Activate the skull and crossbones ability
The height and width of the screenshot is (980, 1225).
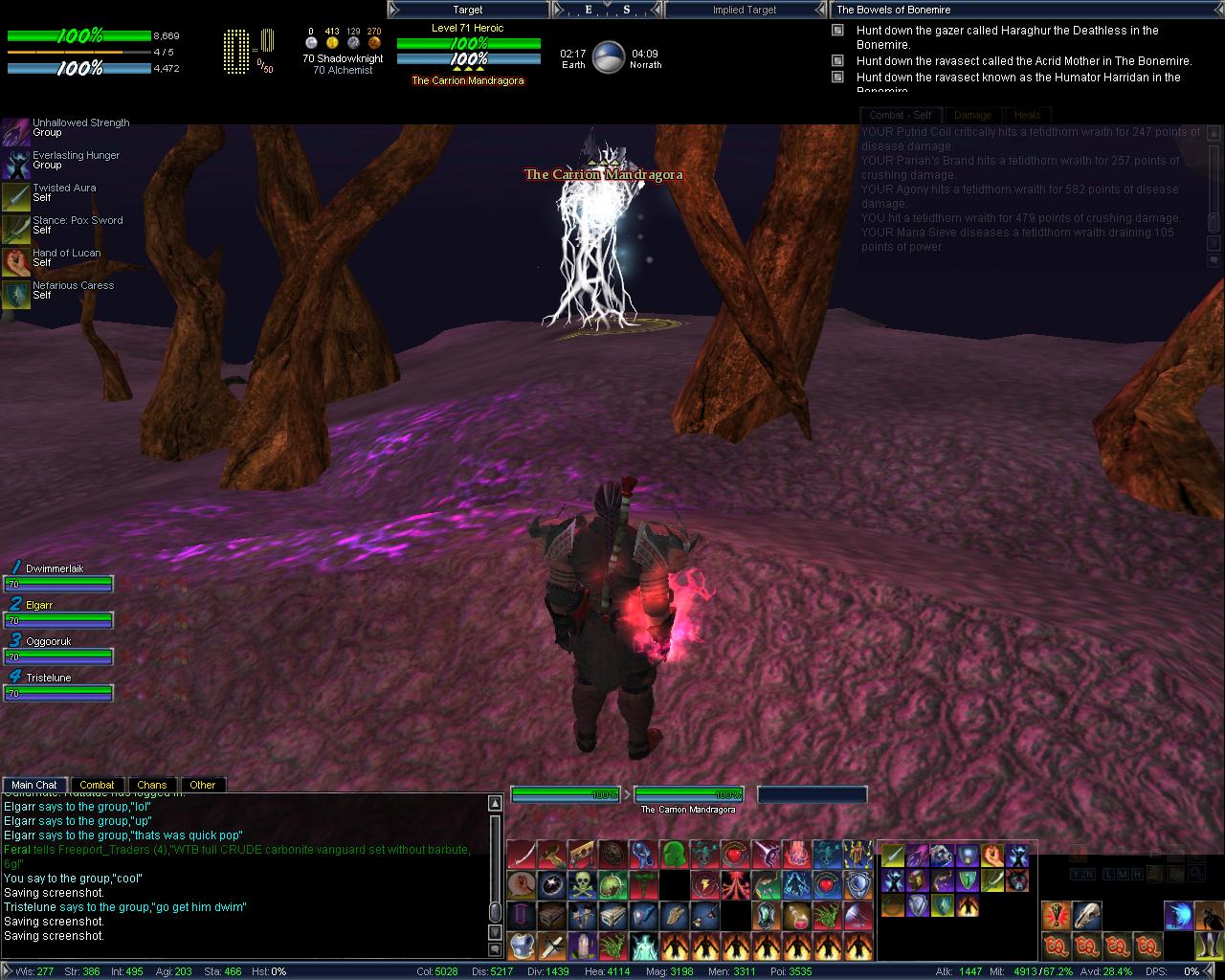tap(582, 884)
